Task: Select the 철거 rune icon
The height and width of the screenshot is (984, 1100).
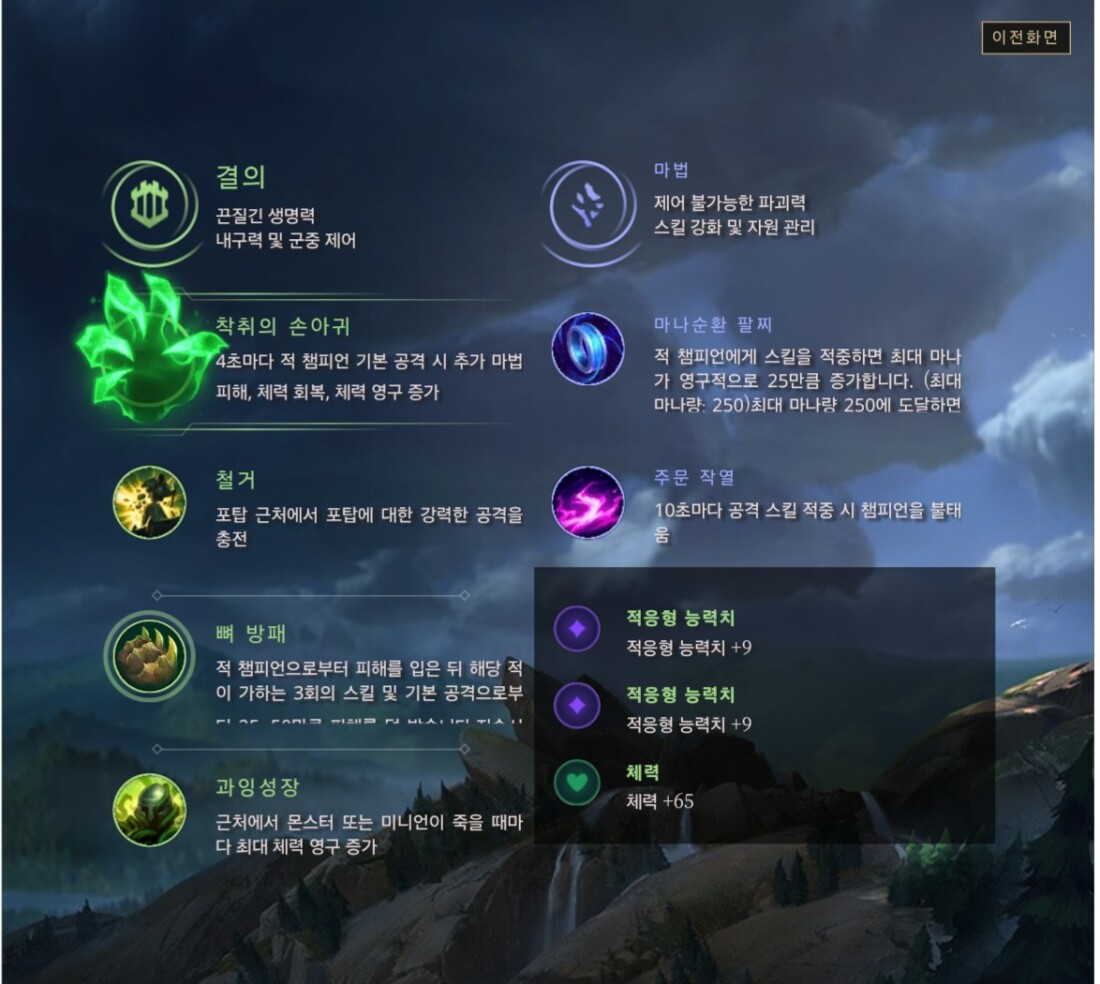Action: (149, 503)
